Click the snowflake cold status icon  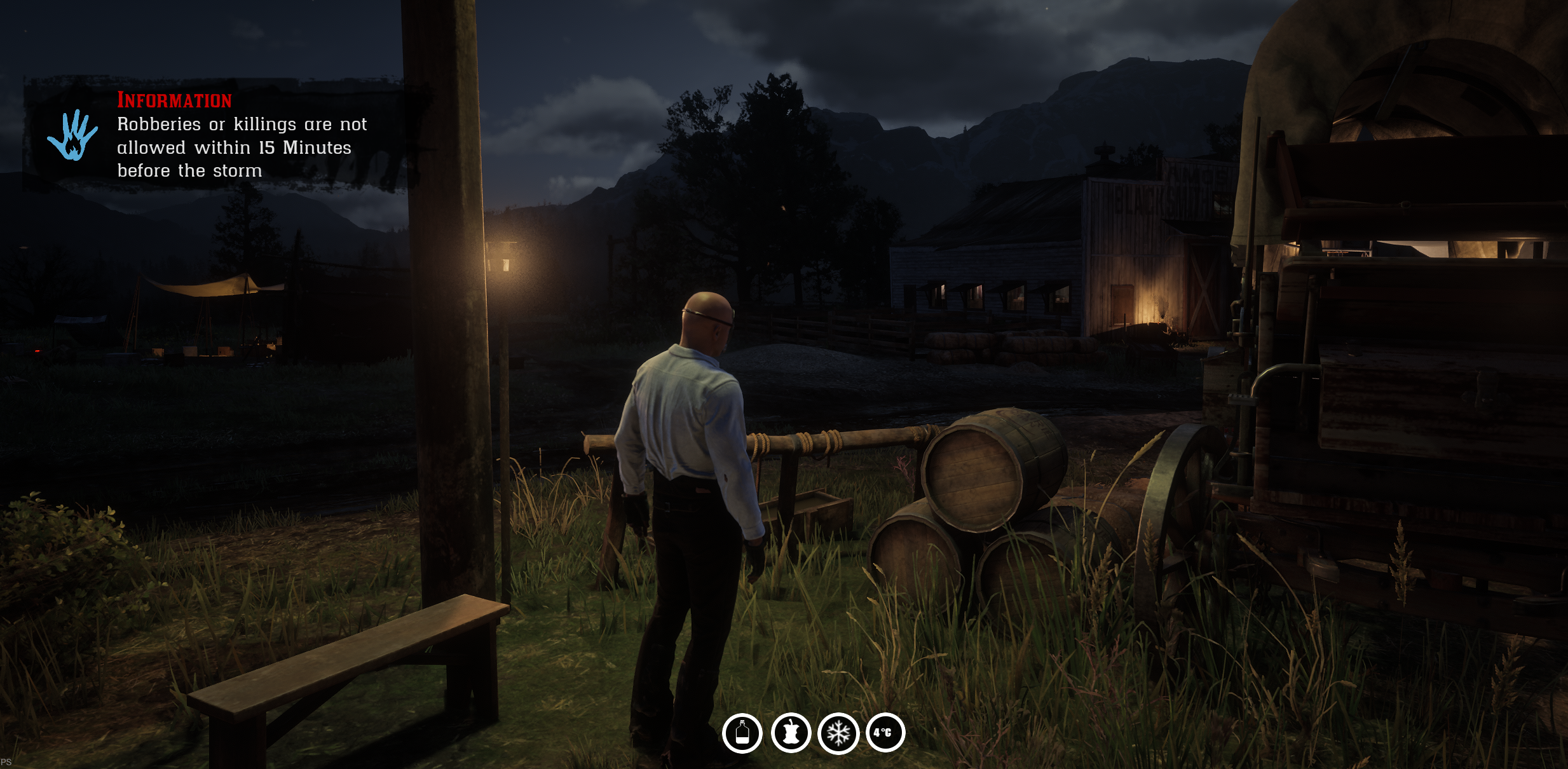click(x=838, y=733)
